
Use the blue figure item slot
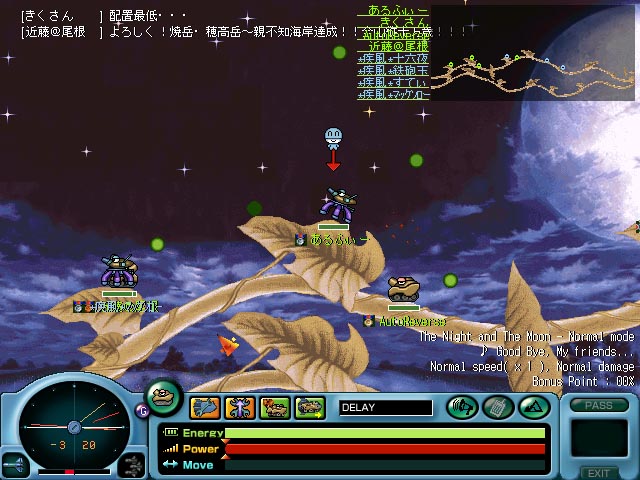pos(240,407)
